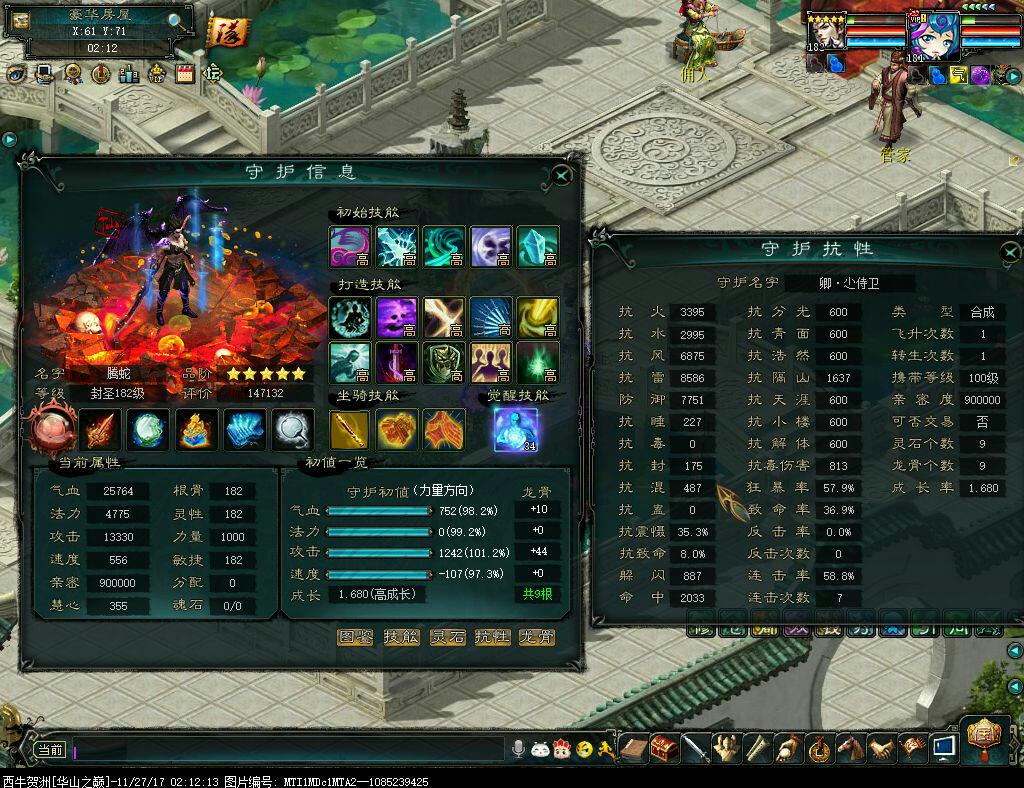Open the handshake icon in bottom toolbar
Screen dimensions: 1024x788
881,748
